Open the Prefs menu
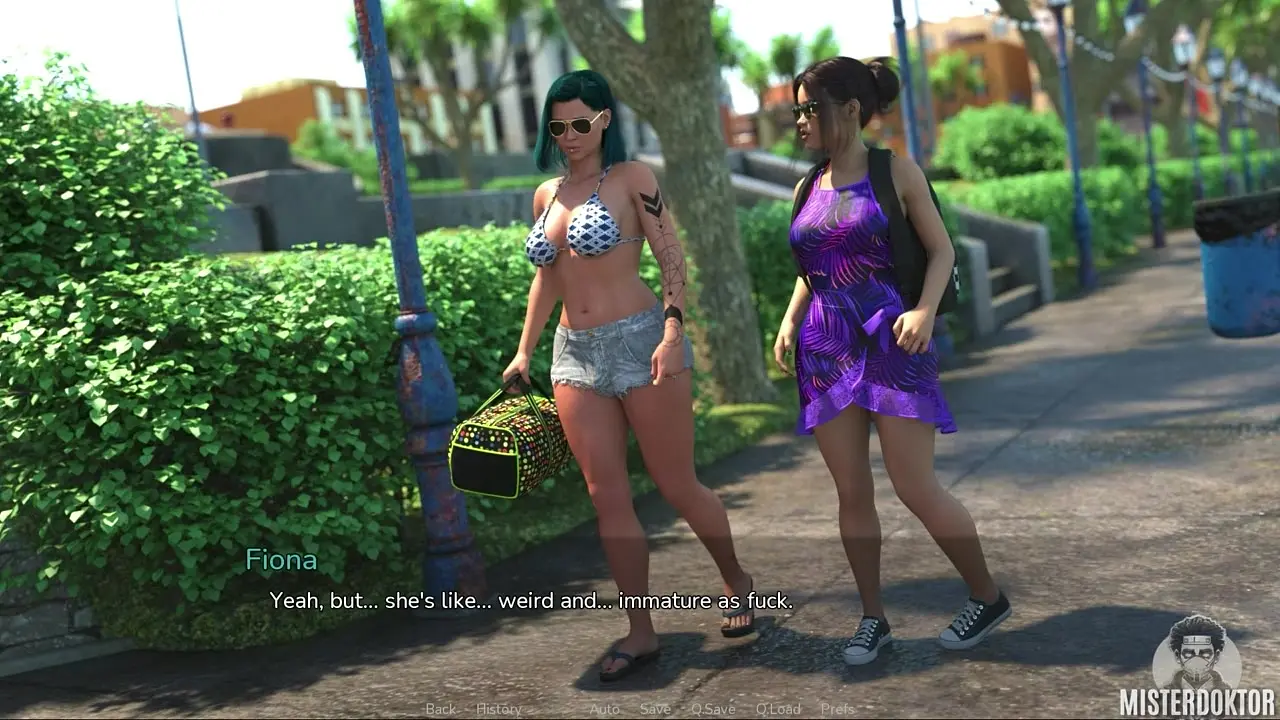The image size is (1280, 720). 837,709
